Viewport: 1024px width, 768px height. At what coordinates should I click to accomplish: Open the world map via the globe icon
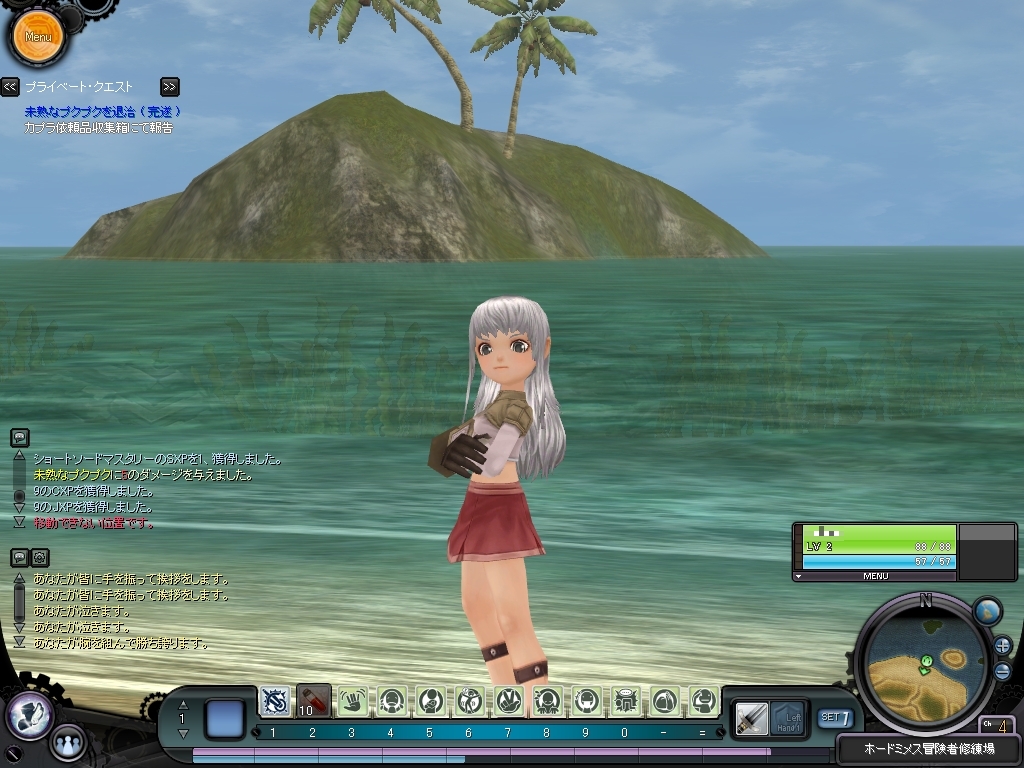tap(987, 611)
